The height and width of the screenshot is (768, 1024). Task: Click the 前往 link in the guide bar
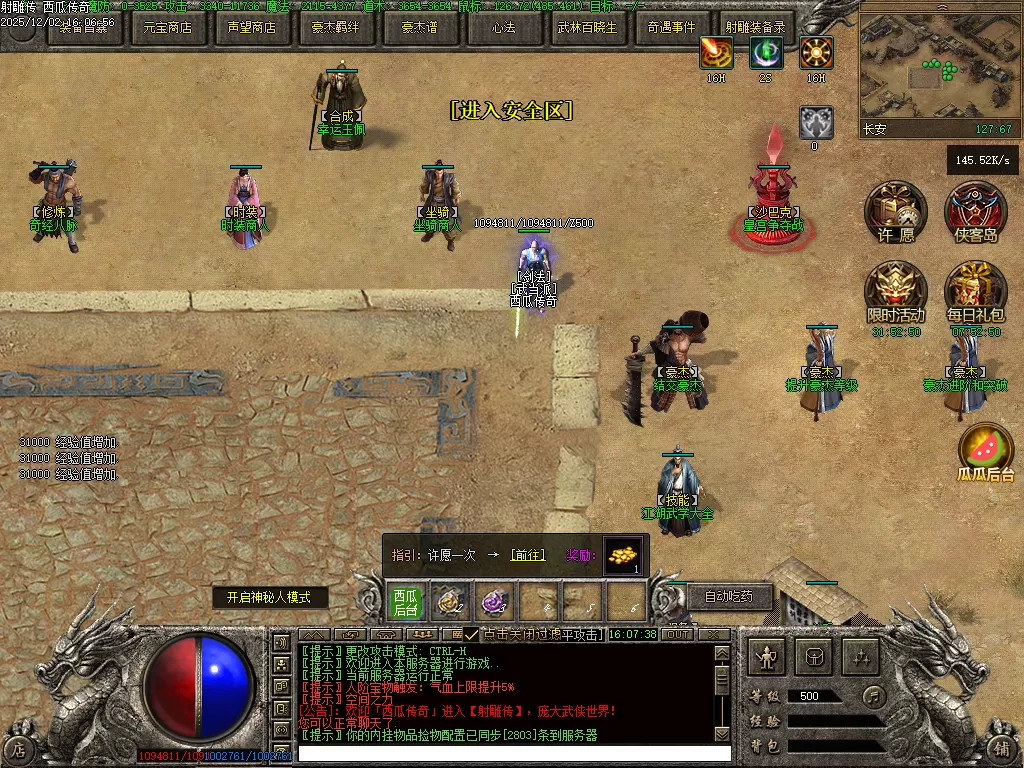pos(527,555)
